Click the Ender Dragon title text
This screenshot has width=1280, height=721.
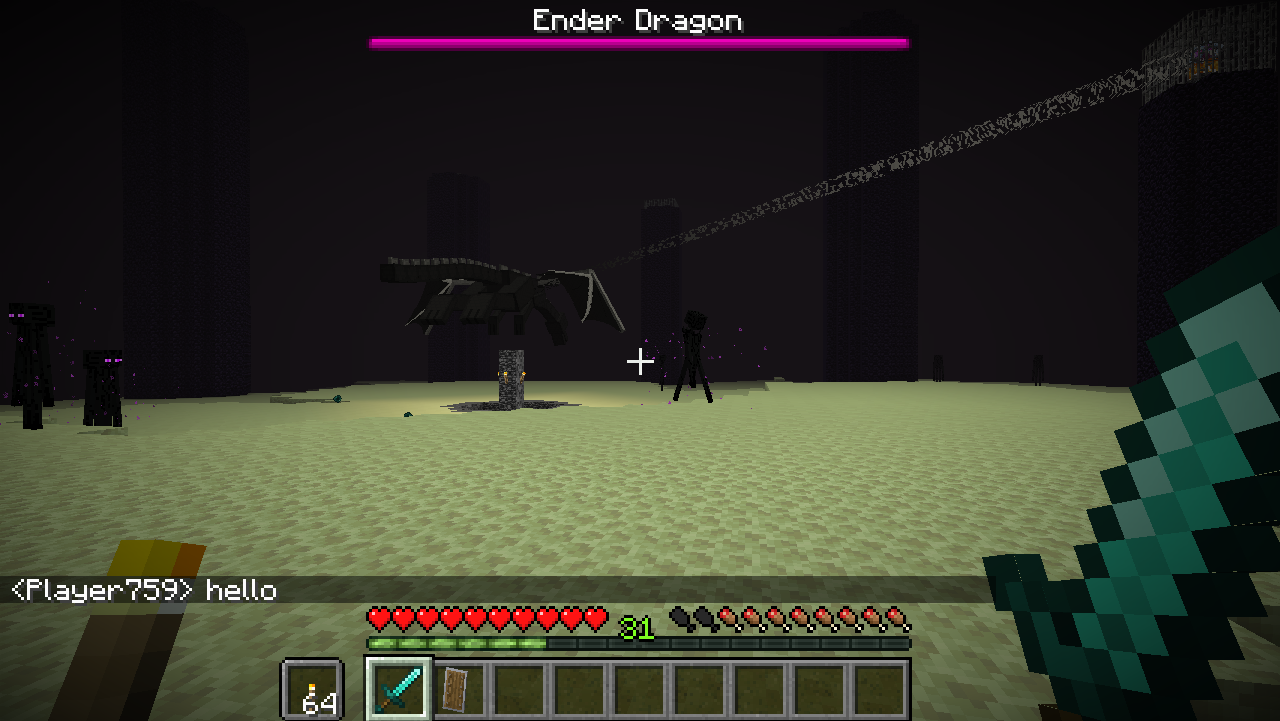click(x=639, y=20)
